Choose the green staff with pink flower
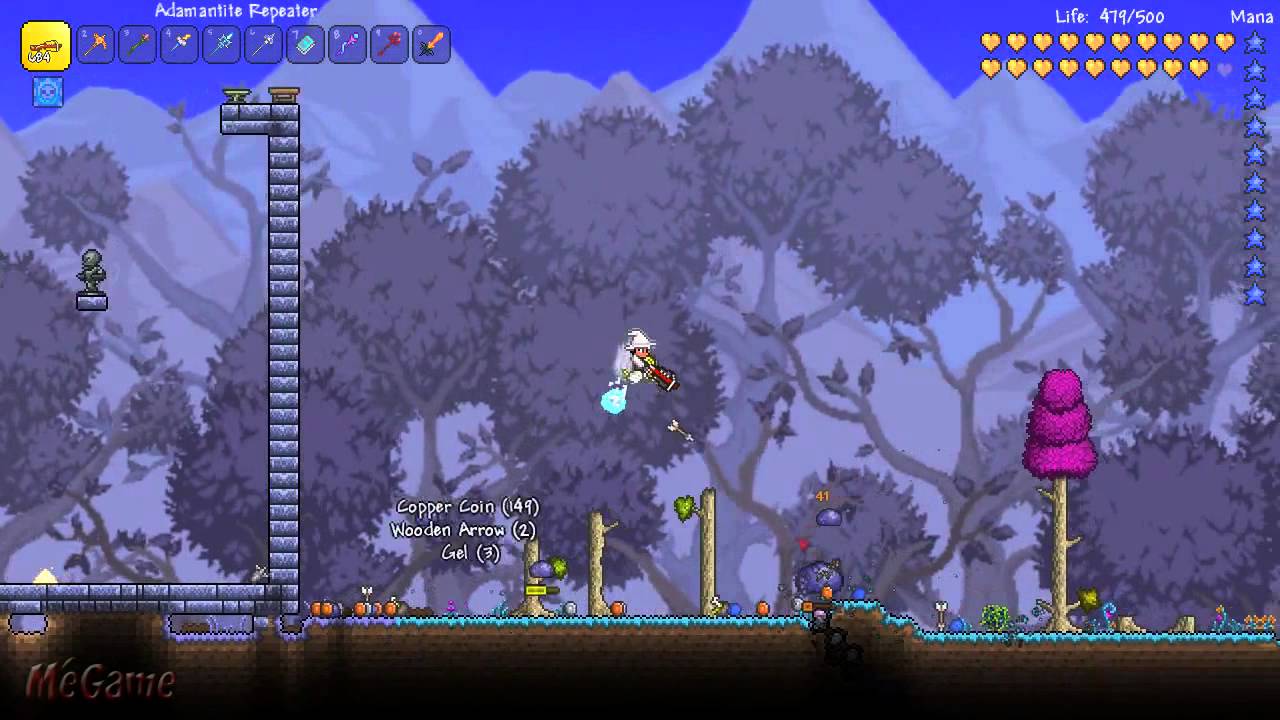 [x=138, y=45]
